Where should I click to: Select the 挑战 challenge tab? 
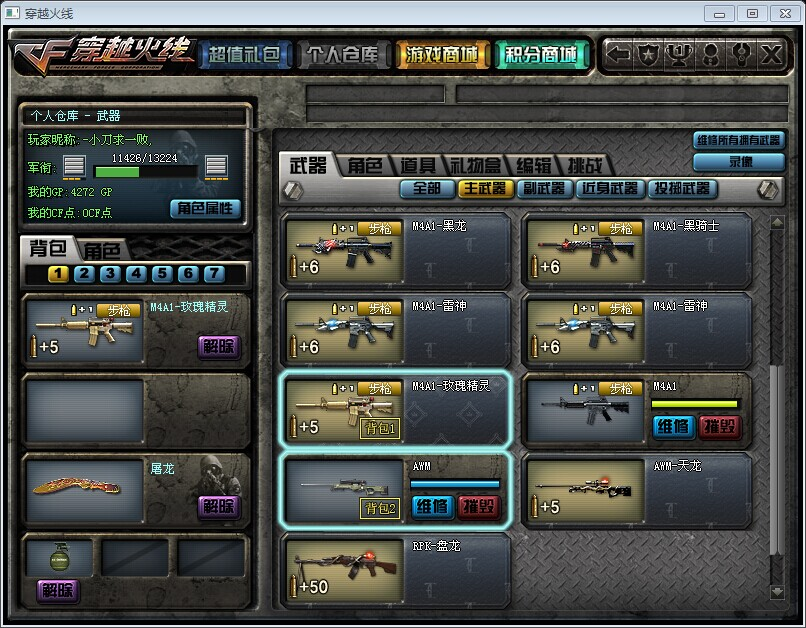coord(584,166)
